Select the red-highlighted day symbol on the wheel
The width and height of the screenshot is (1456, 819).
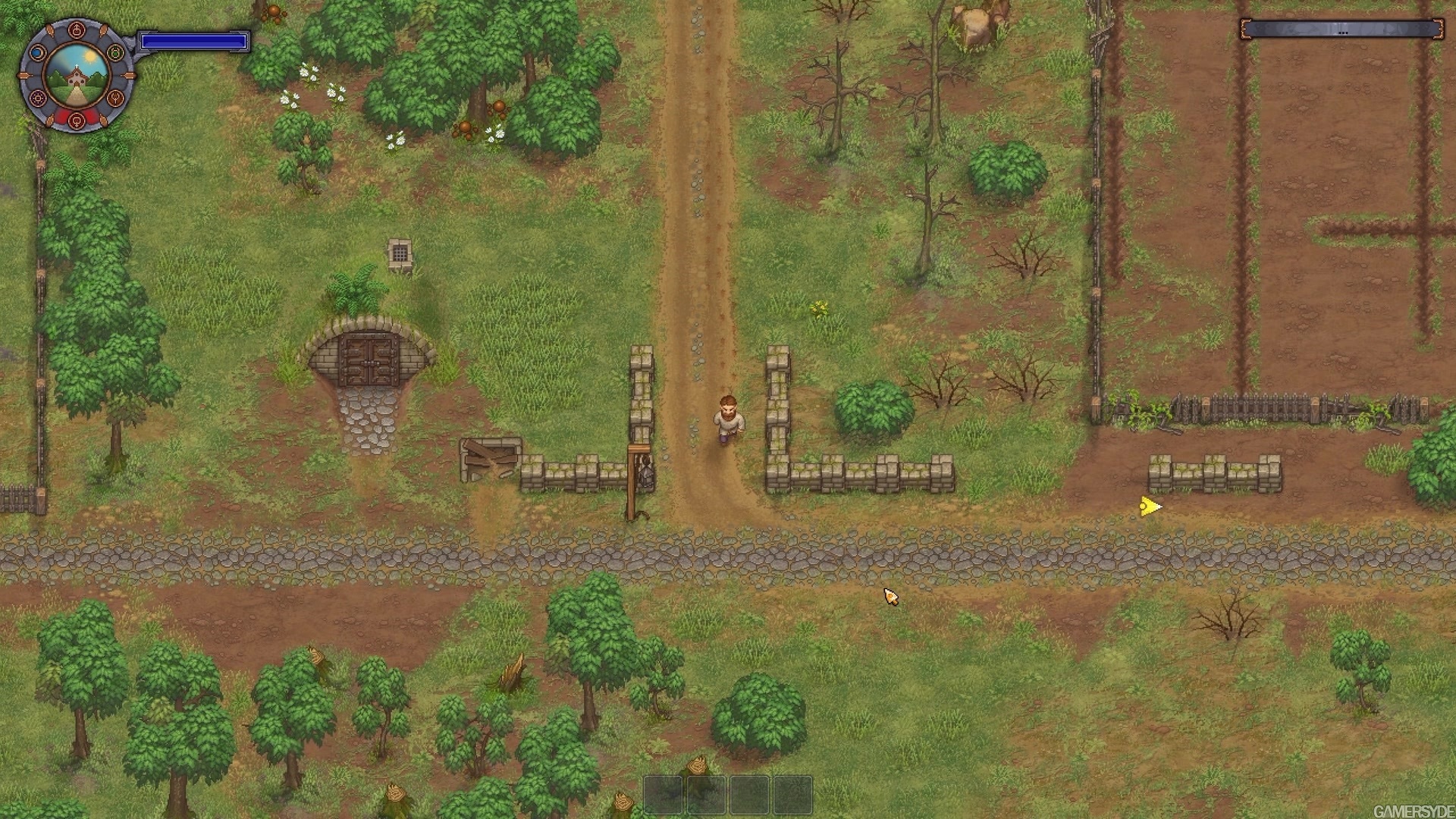(x=77, y=121)
